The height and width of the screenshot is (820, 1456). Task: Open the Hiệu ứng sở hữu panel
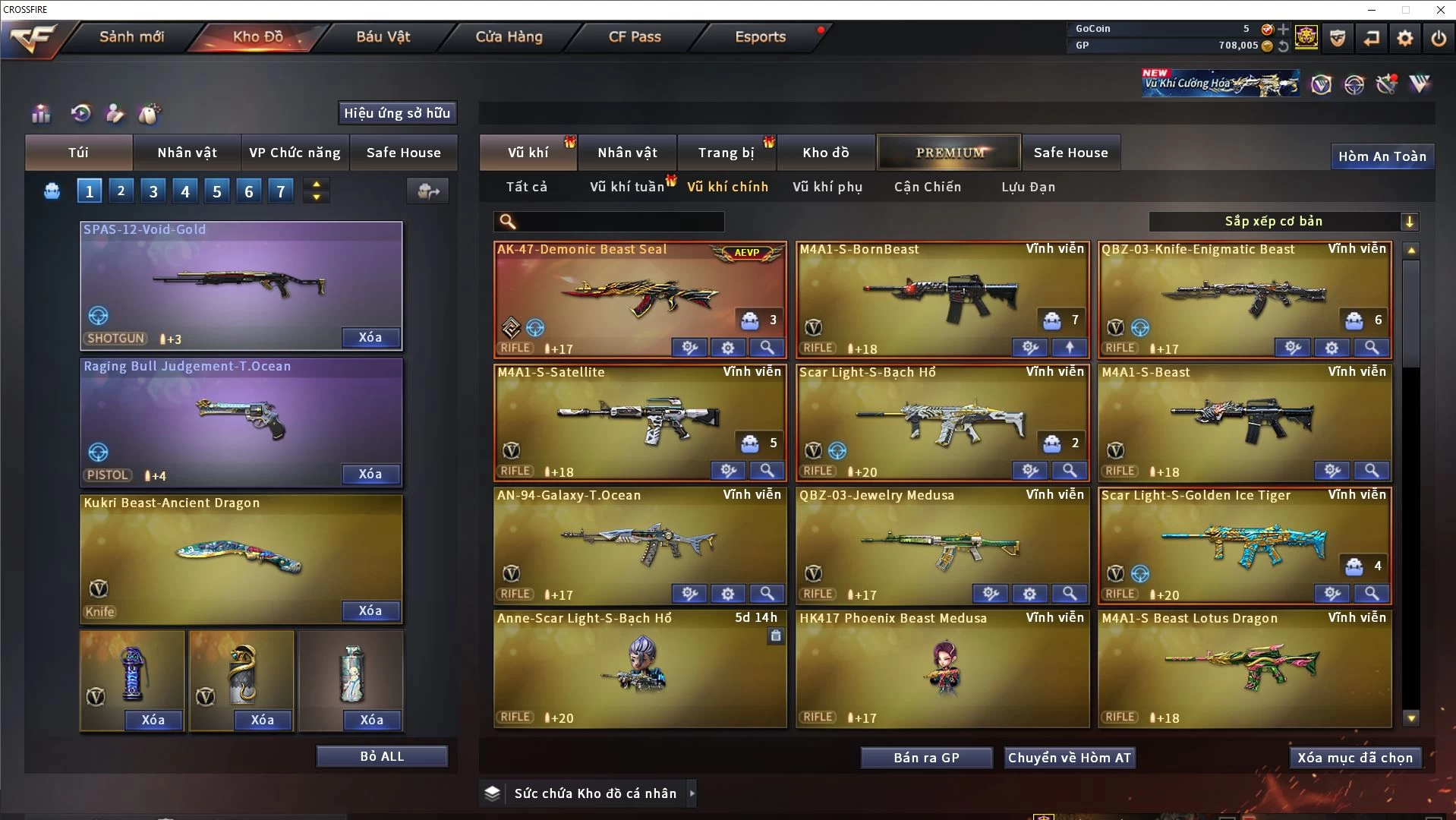tap(397, 113)
